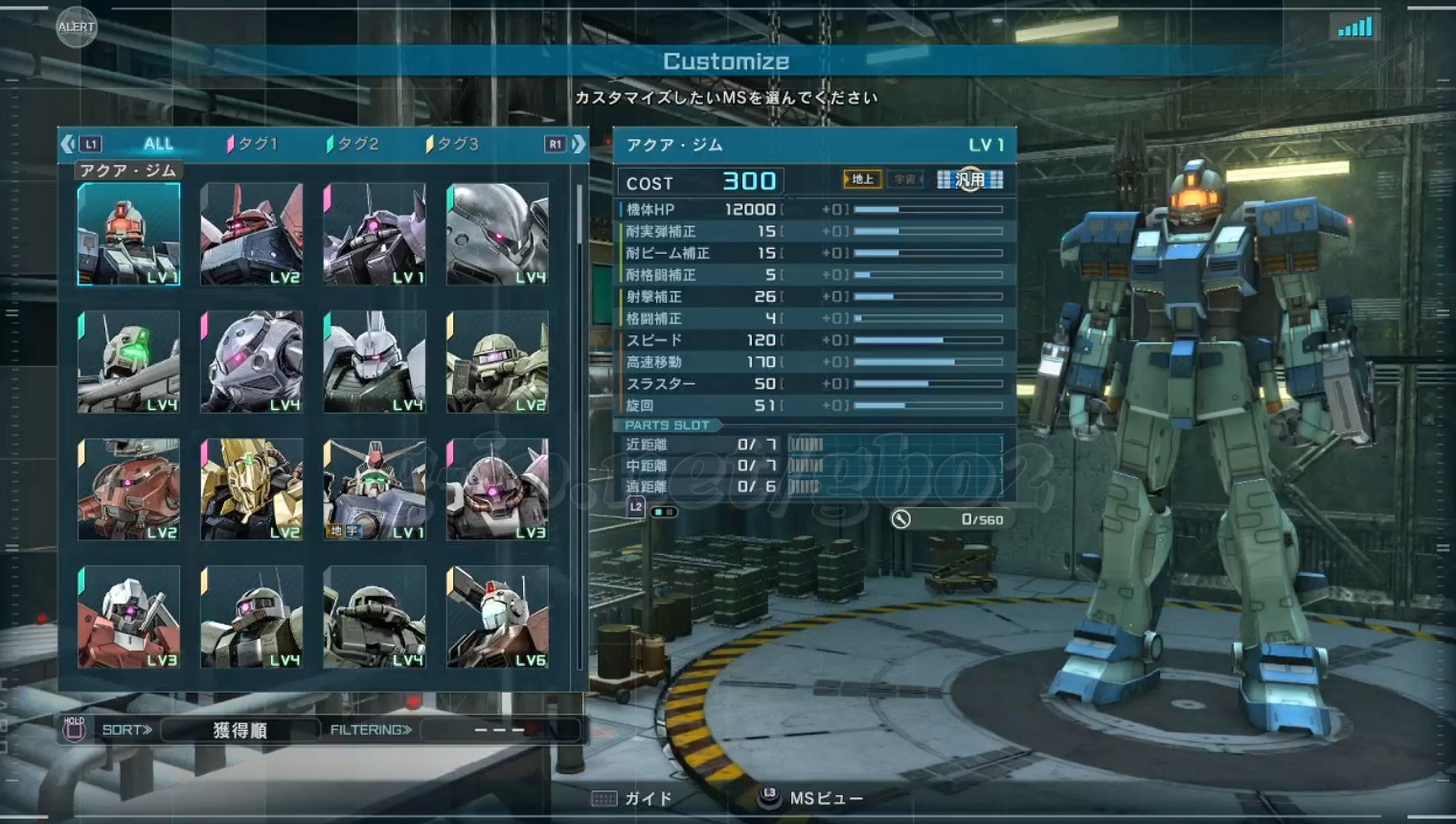Image resolution: width=1456 pixels, height=824 pixels.
Task: Pick the red and white suit LV3
Action: [x=128, y=617]
